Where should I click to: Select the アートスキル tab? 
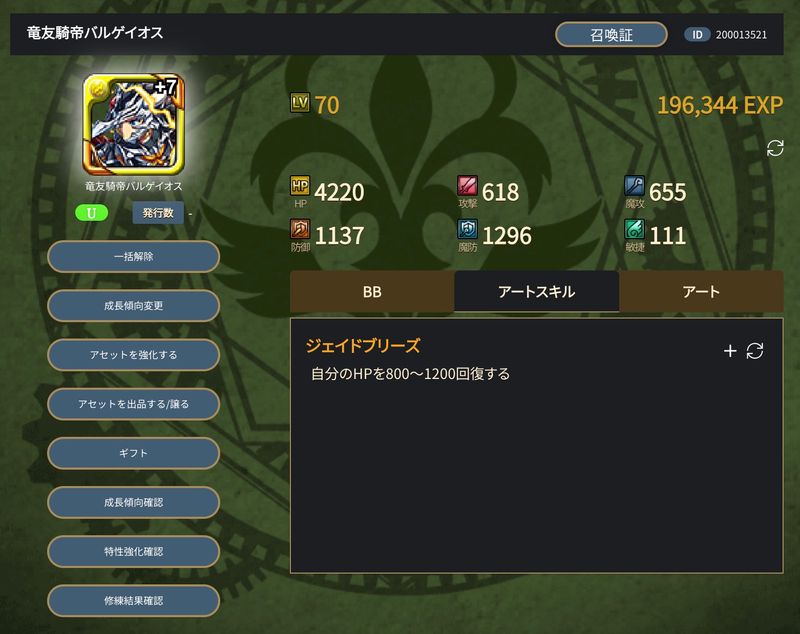[536, 292]
